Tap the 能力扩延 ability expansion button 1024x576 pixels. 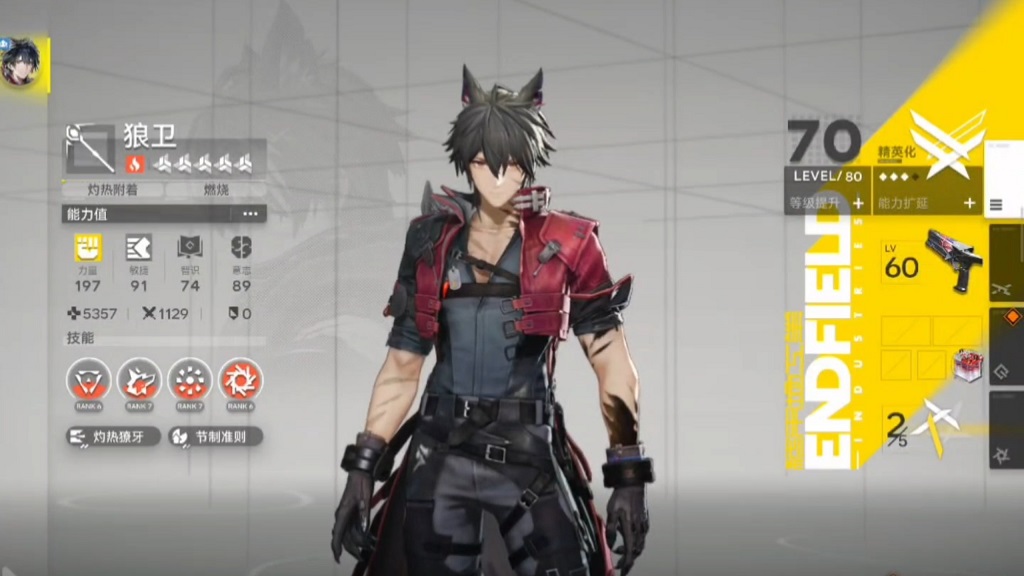click(927, 202)
